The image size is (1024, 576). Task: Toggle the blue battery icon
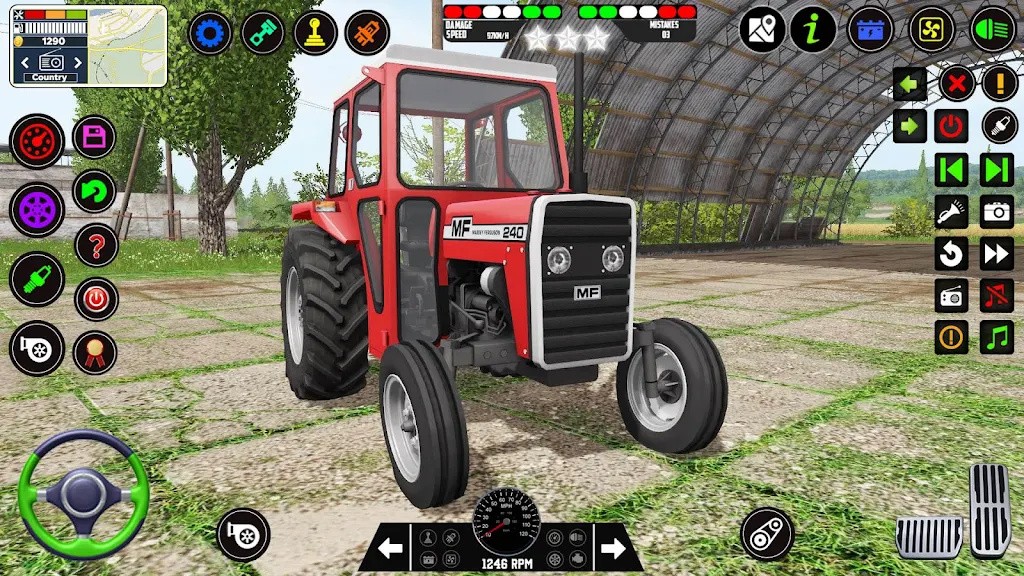(x=870, y=30)
